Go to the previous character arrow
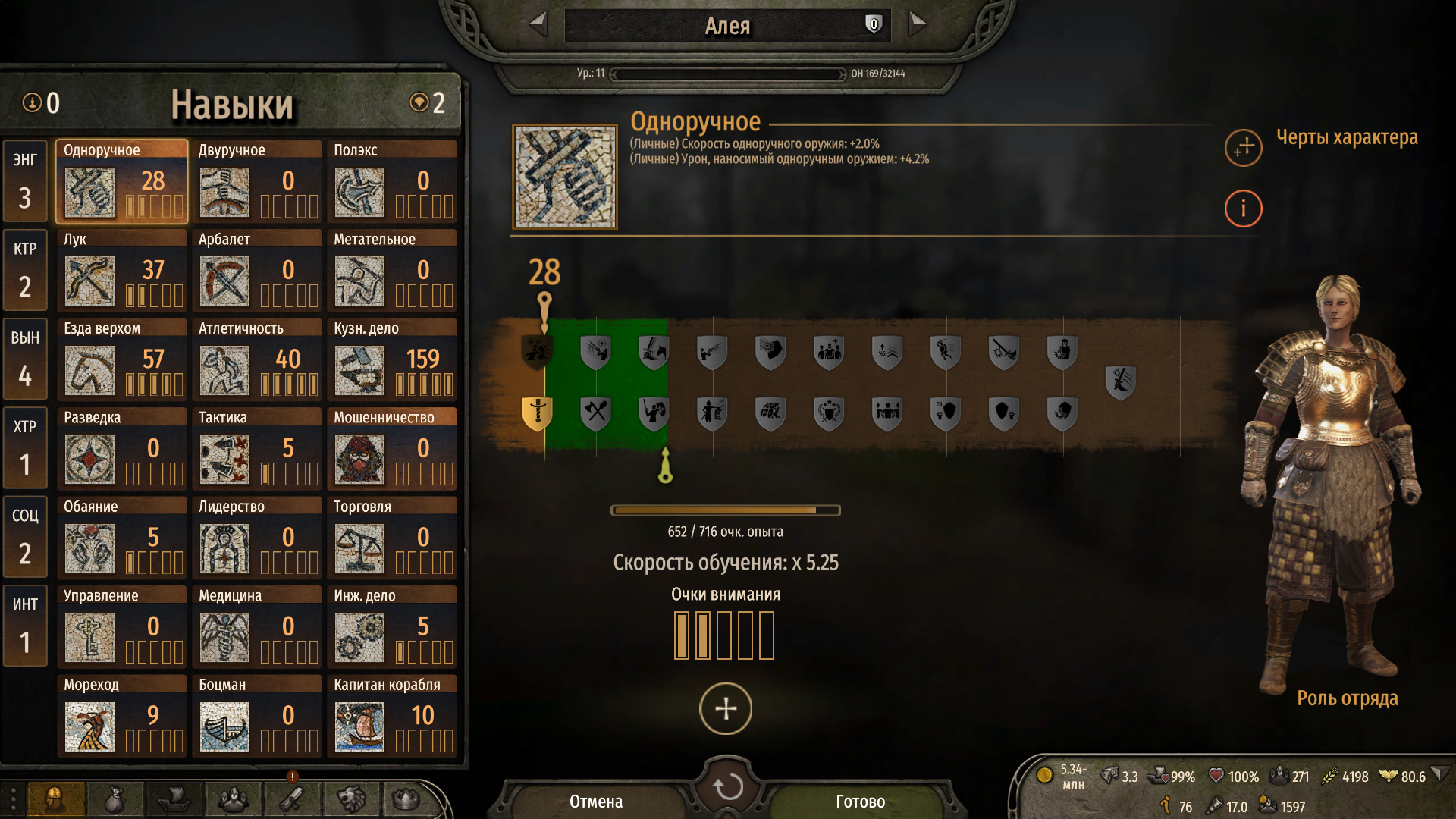 pos(538,24)
